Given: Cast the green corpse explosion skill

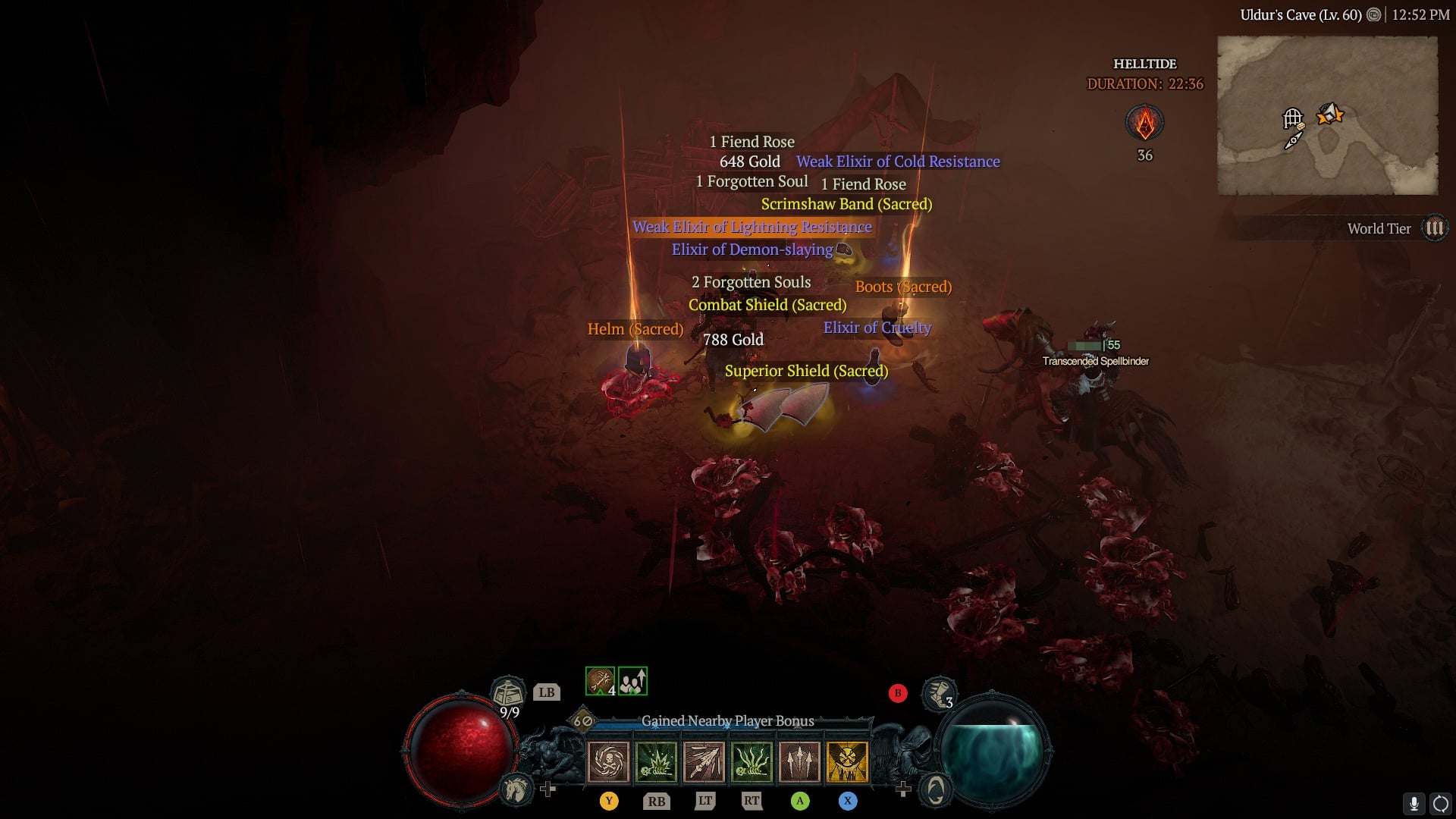Looking at the screenshot, I should tap(656, 761).
